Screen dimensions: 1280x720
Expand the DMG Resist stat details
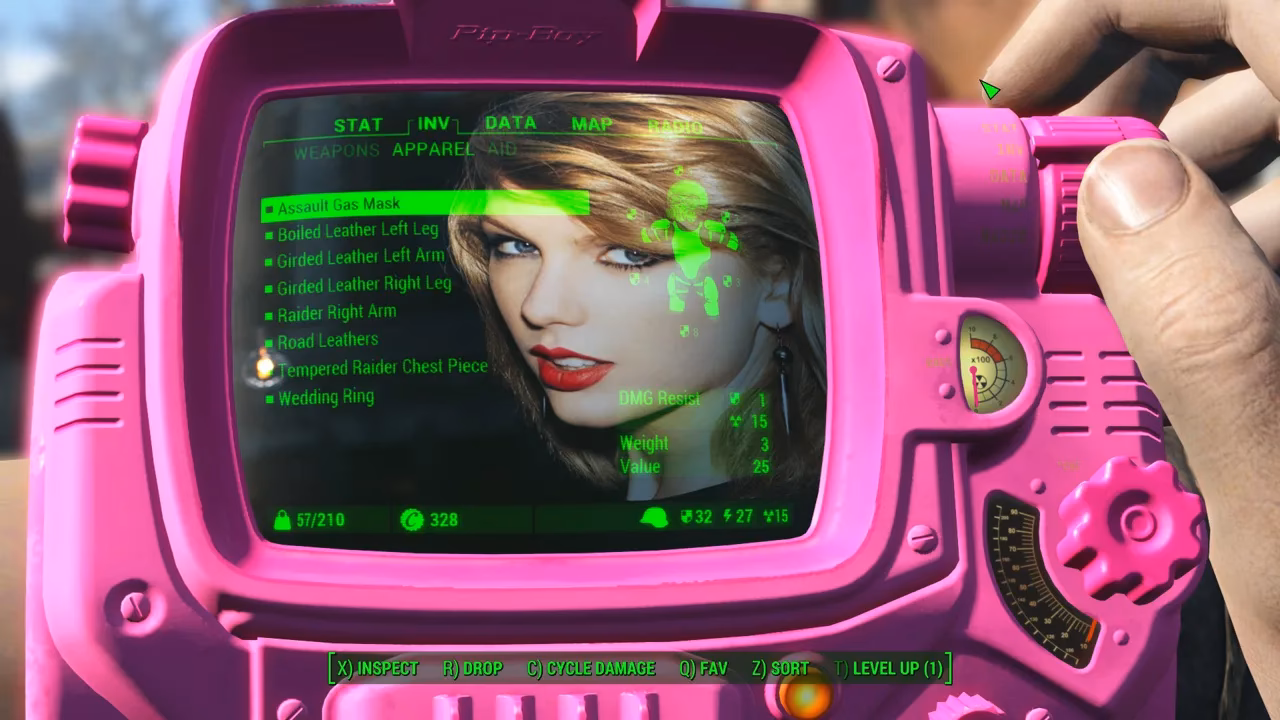click(662, 398)
